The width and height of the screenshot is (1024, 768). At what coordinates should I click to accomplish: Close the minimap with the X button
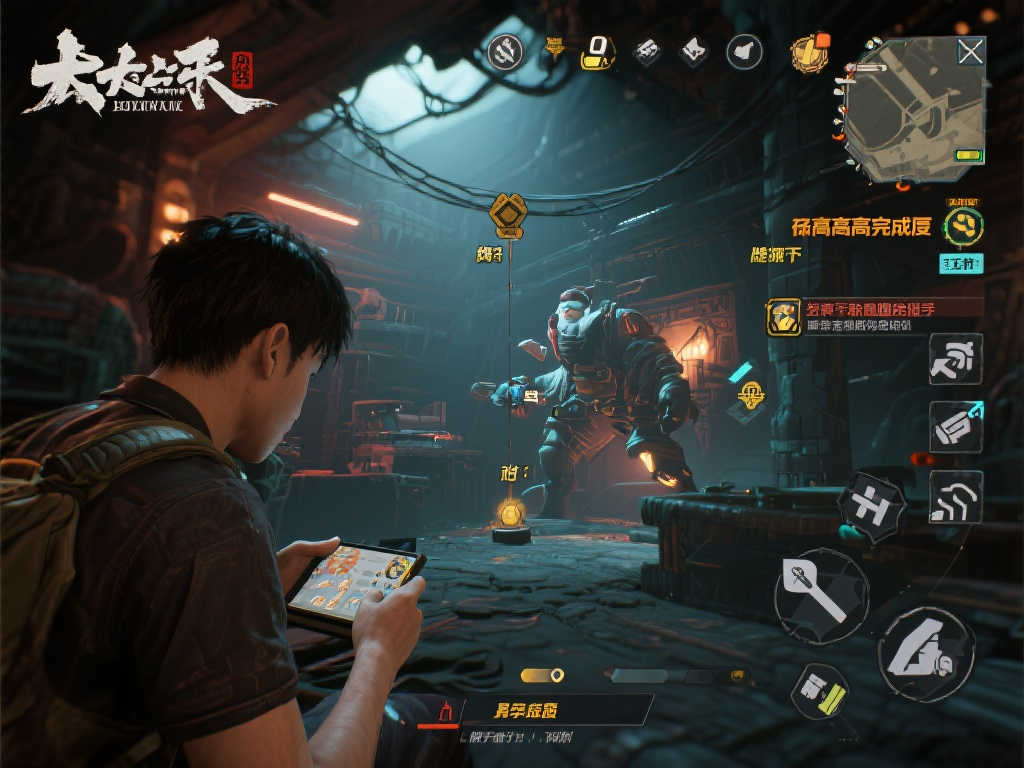click(970, 52)
